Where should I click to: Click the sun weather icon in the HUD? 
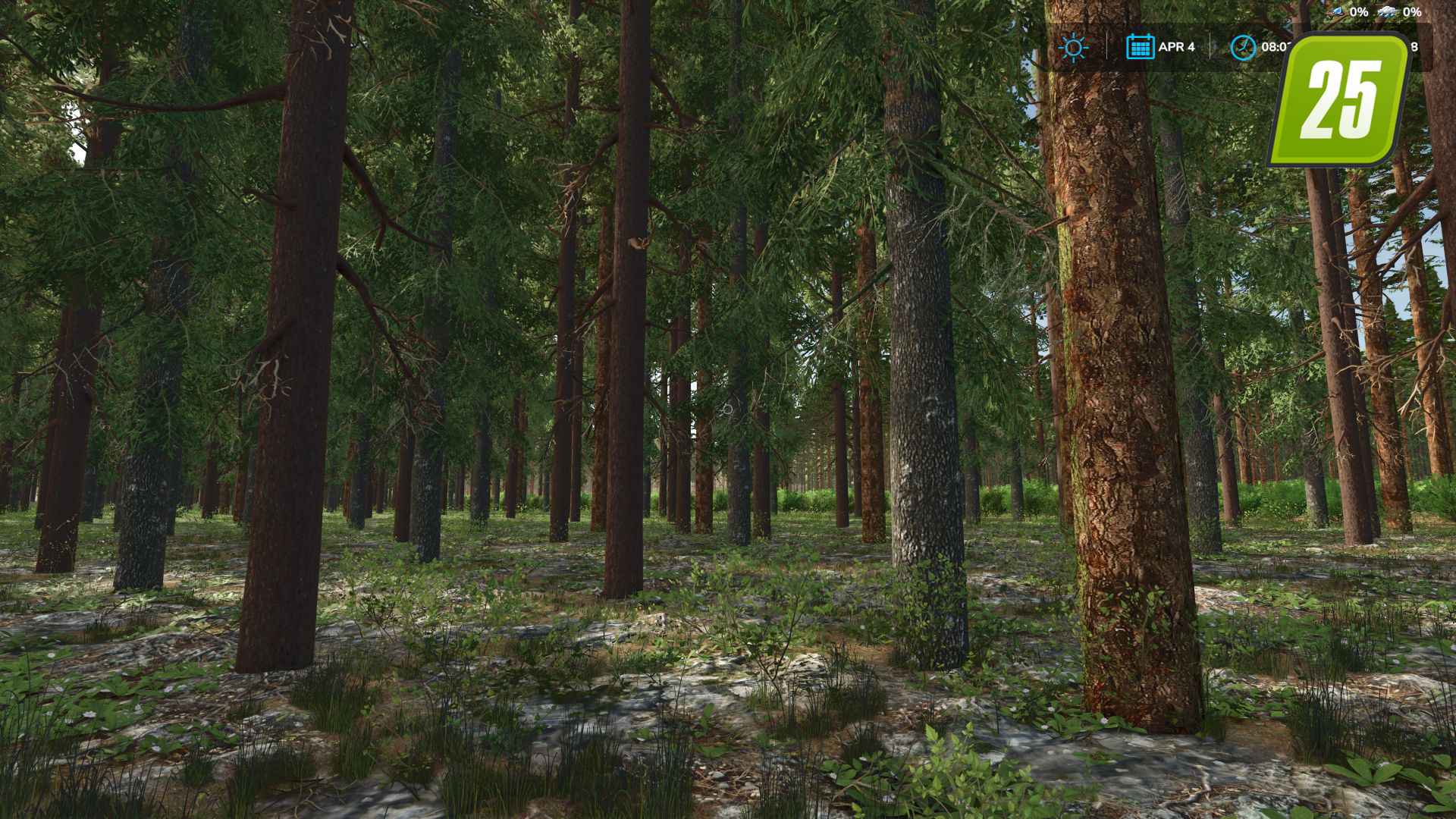point(1074,47)
